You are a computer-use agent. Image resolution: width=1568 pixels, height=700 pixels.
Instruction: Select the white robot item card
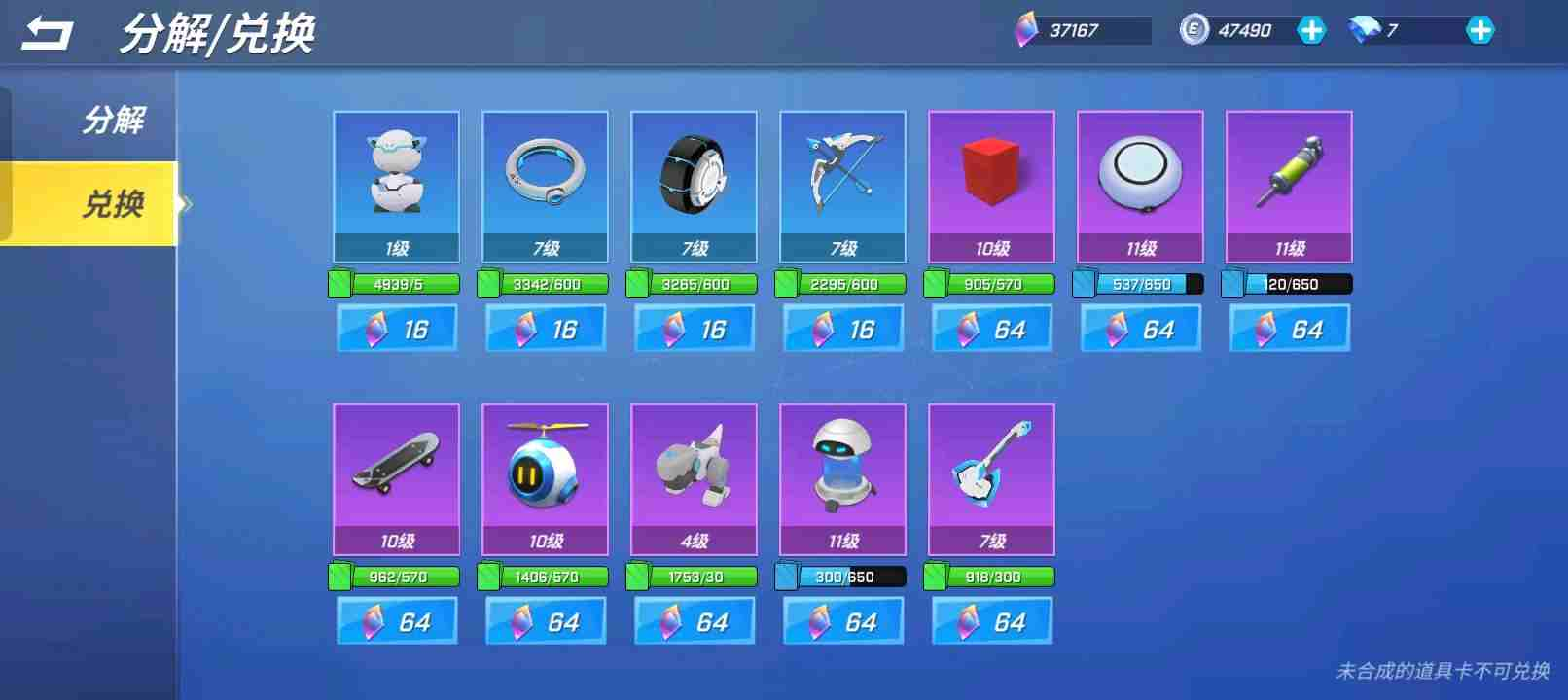[396, 186]
